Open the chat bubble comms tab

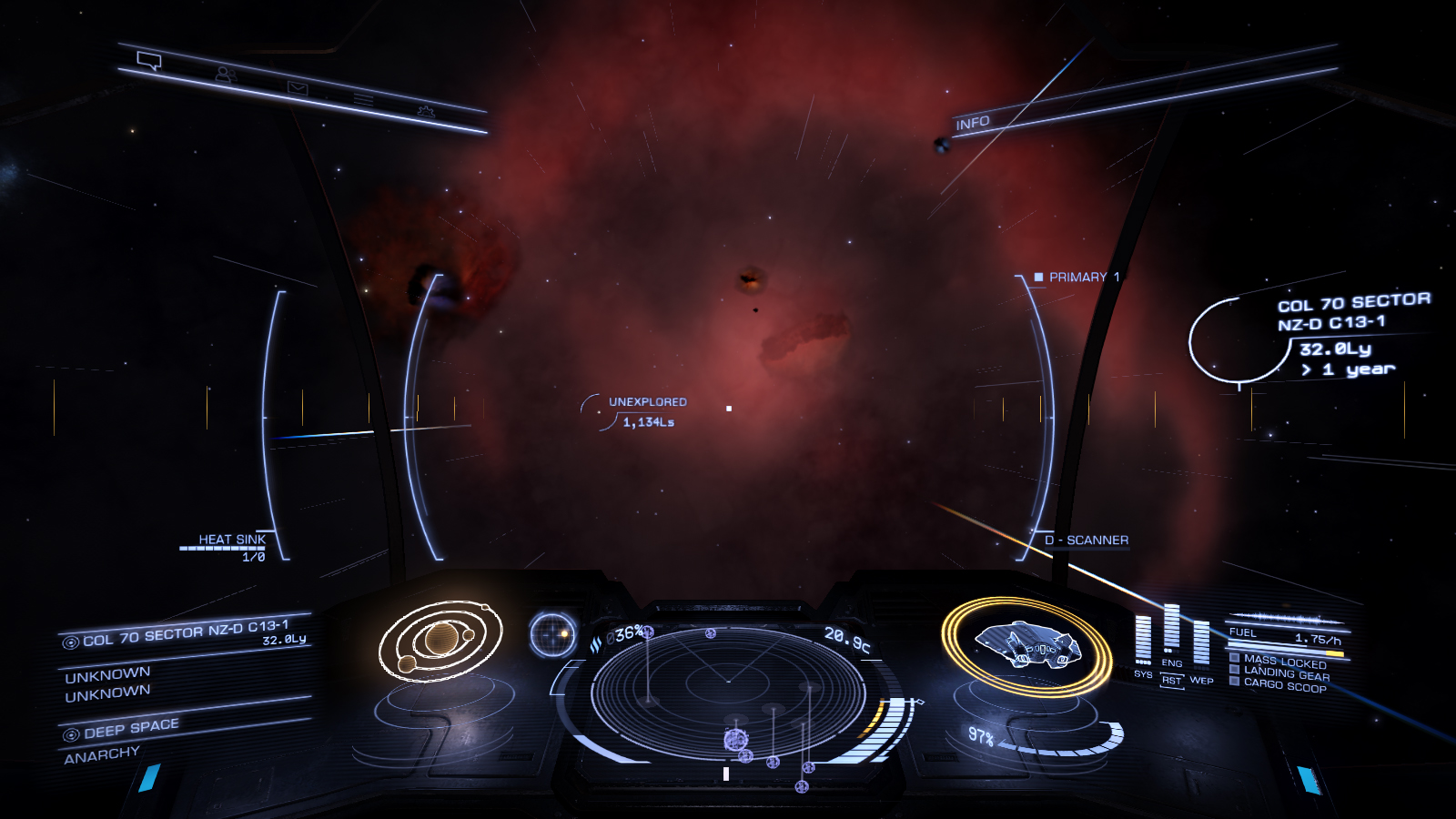149,61
